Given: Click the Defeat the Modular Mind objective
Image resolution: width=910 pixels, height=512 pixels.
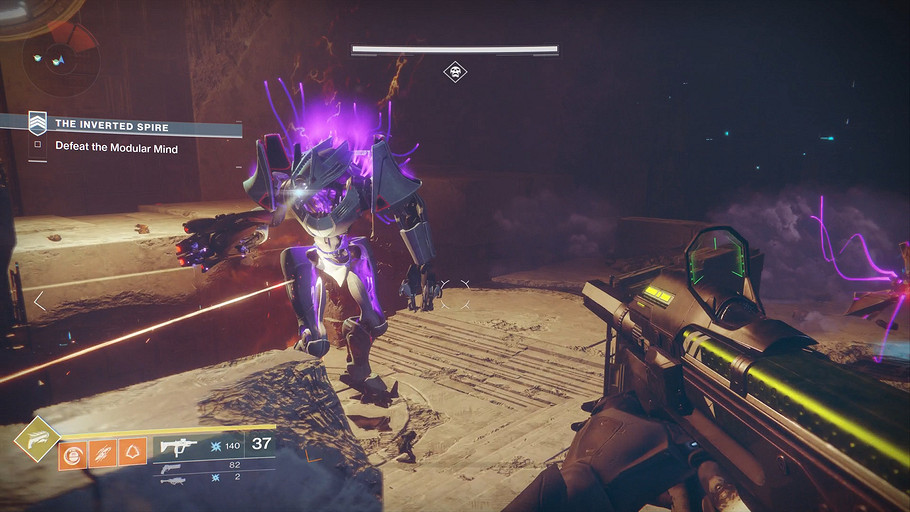Looking at the screenshot, I should pos(117,146).
